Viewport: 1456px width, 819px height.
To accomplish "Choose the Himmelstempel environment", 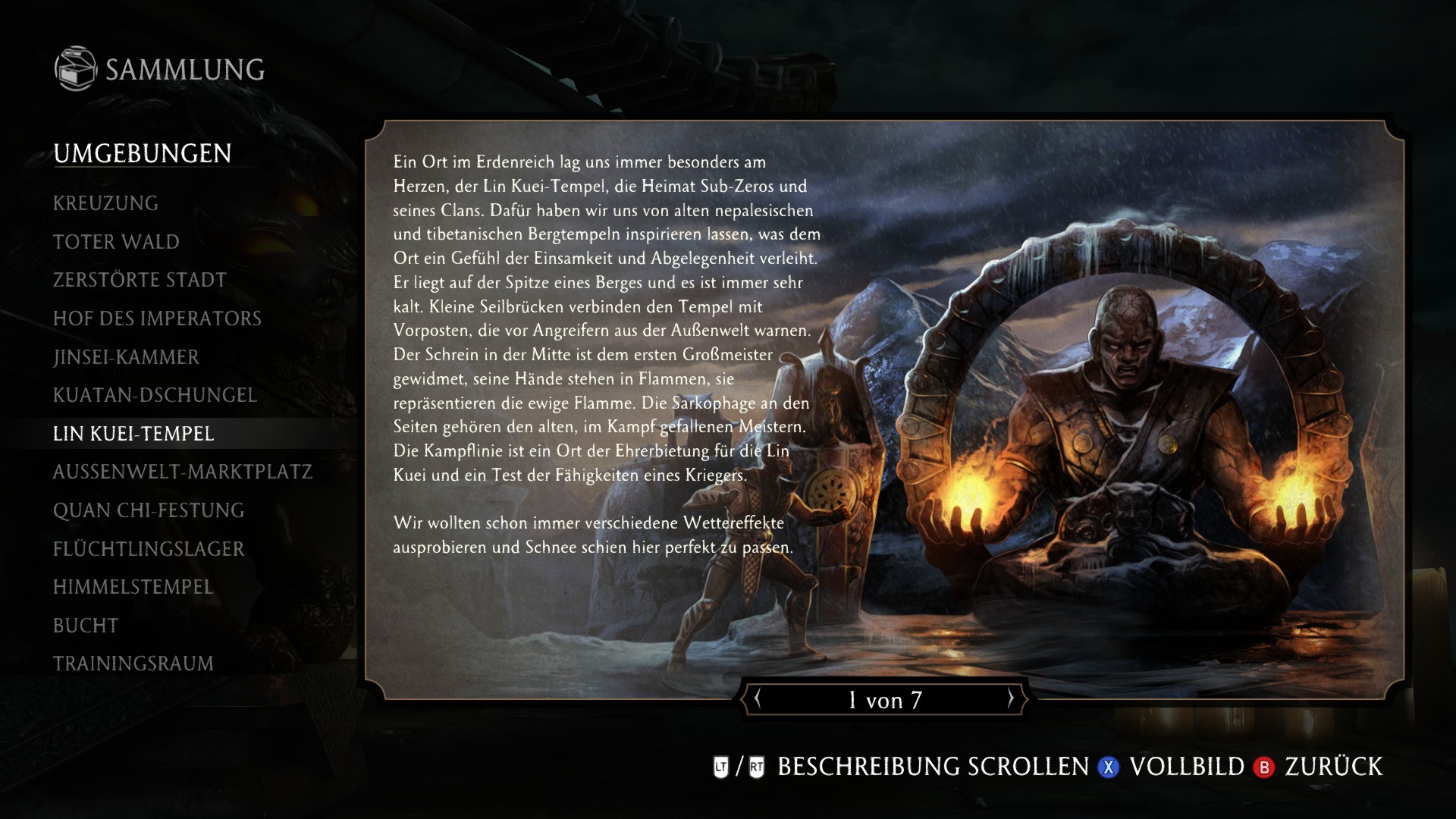I will pyautogui.click(x=133, y=587).
